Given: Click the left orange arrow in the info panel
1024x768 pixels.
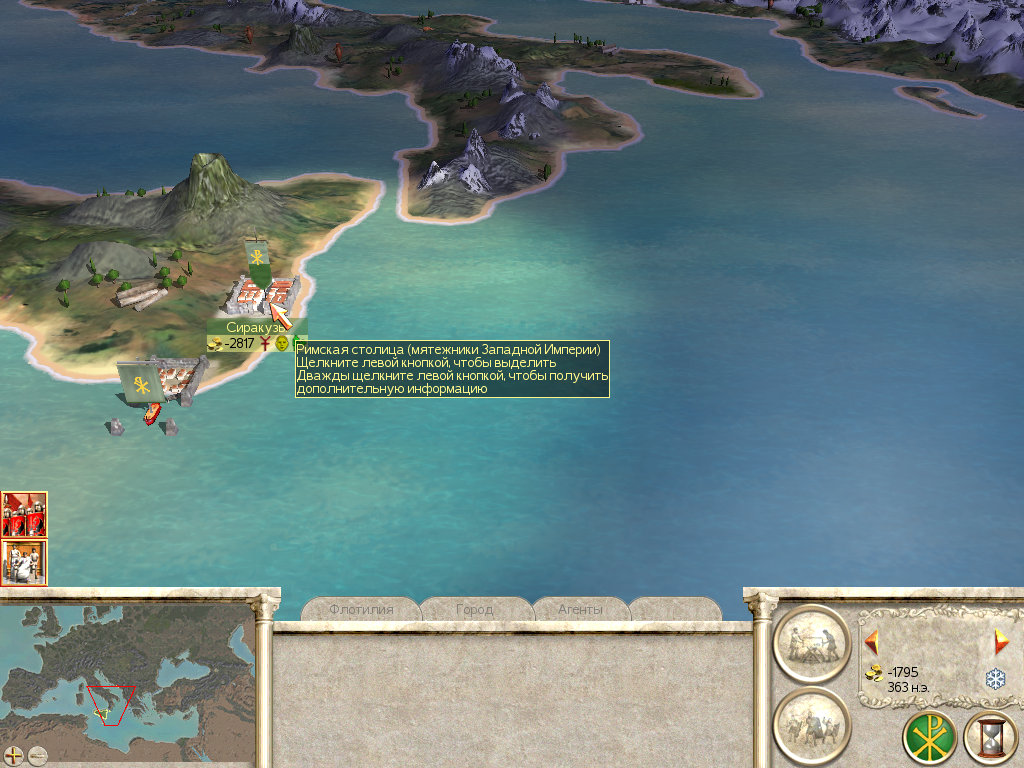Looking at the screenshot, I should tap(871, 641).
